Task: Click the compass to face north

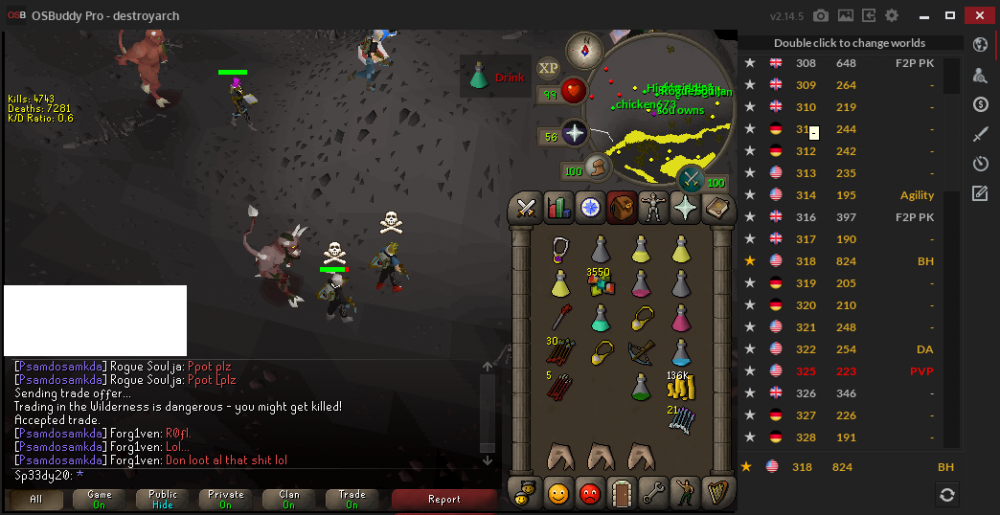Action: click(582, 49)
